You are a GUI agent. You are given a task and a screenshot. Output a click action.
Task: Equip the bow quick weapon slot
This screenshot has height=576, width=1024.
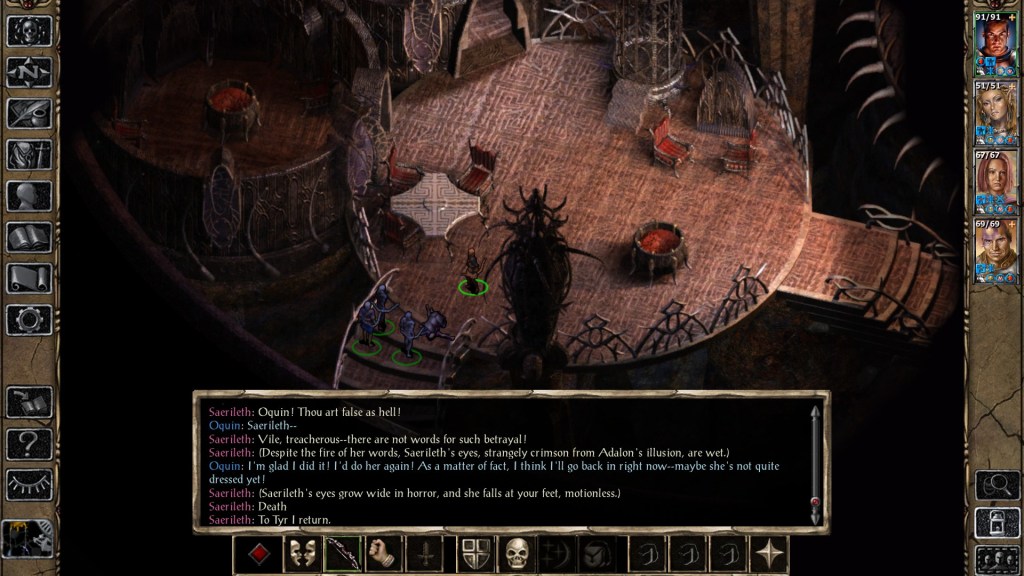pyautogui.click(x=342, y=553)
